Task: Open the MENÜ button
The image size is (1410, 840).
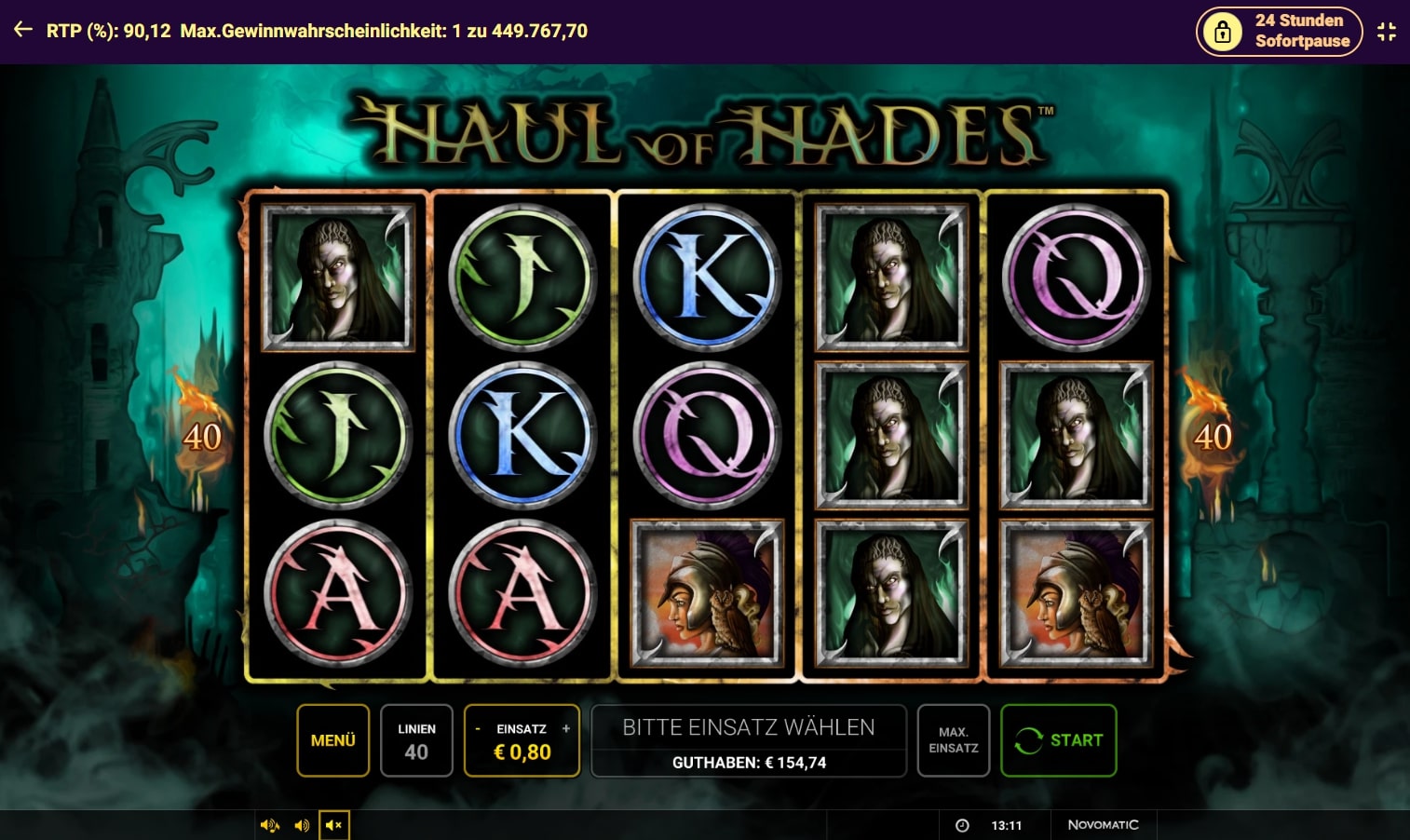Action: tap(332, 740)
